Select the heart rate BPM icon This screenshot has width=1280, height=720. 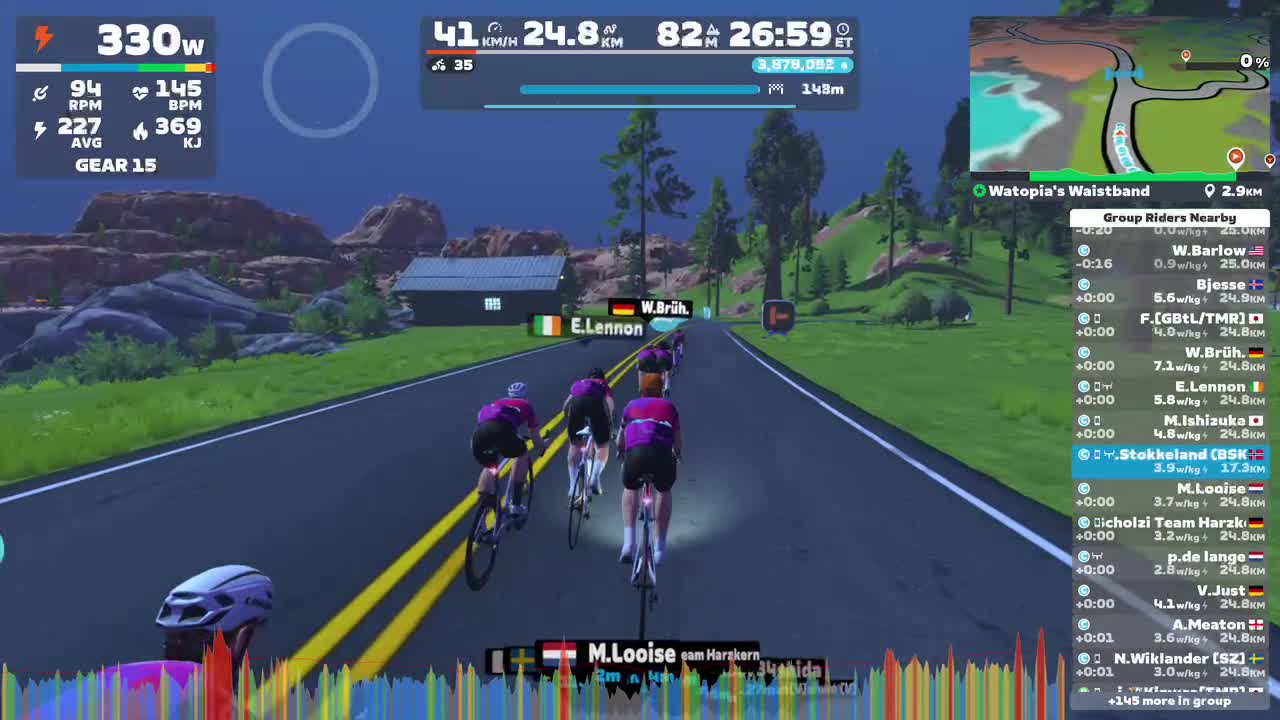(x=141, y=92)
